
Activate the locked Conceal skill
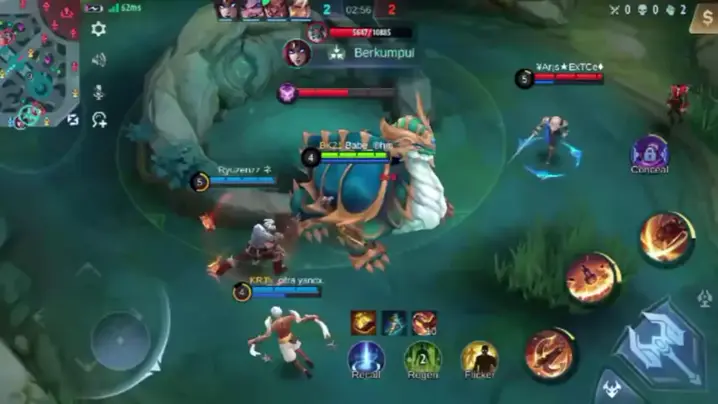coord(649,152)
